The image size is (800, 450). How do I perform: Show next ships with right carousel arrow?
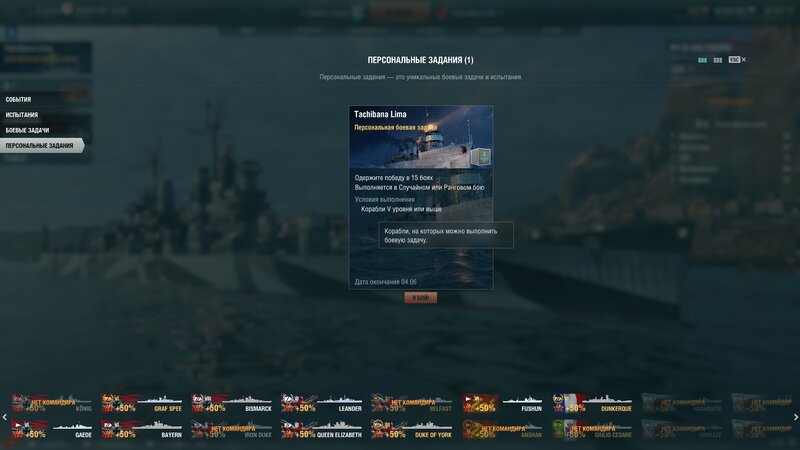[x=795, y=417]
